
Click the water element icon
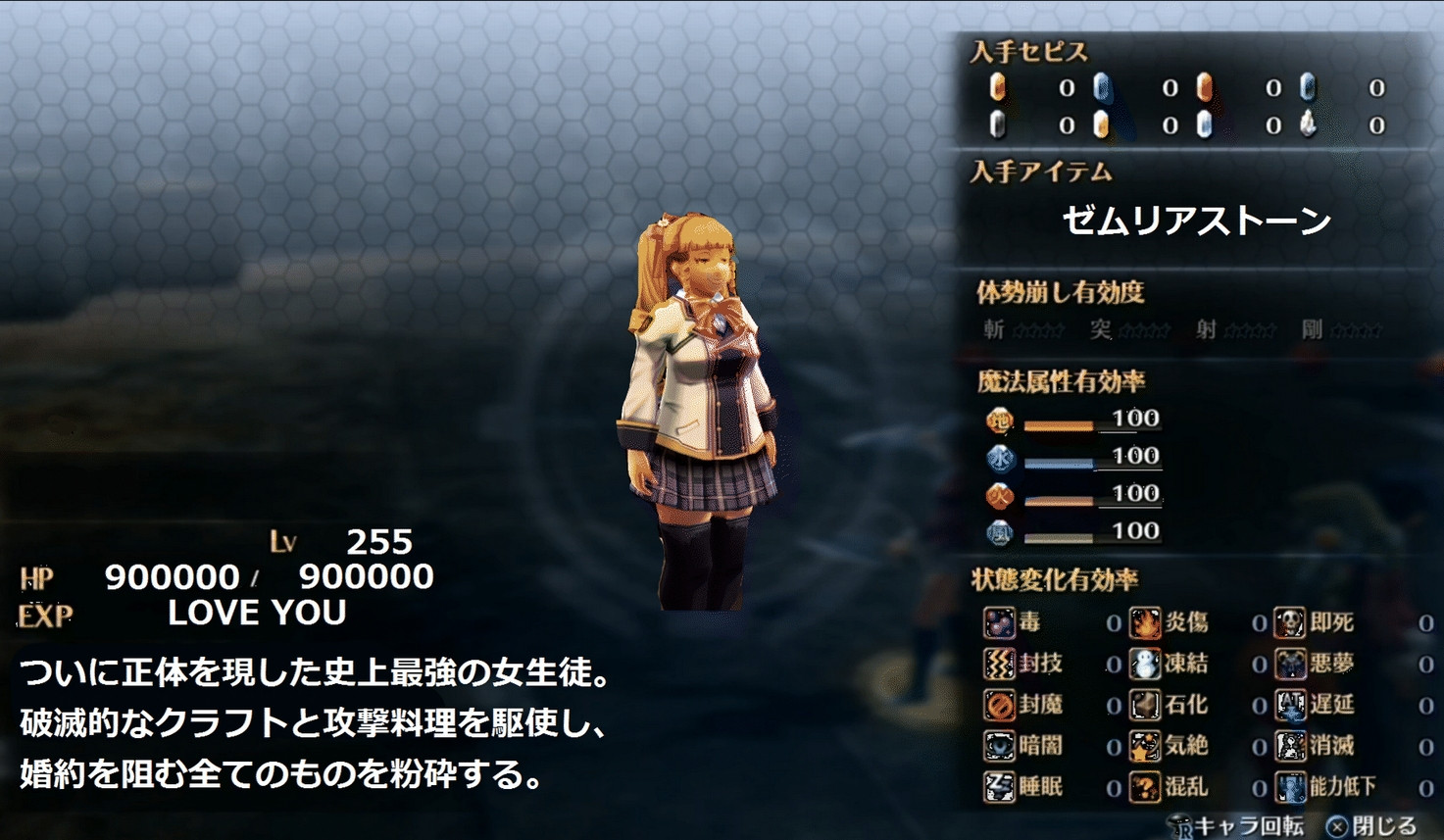point(999,459)
